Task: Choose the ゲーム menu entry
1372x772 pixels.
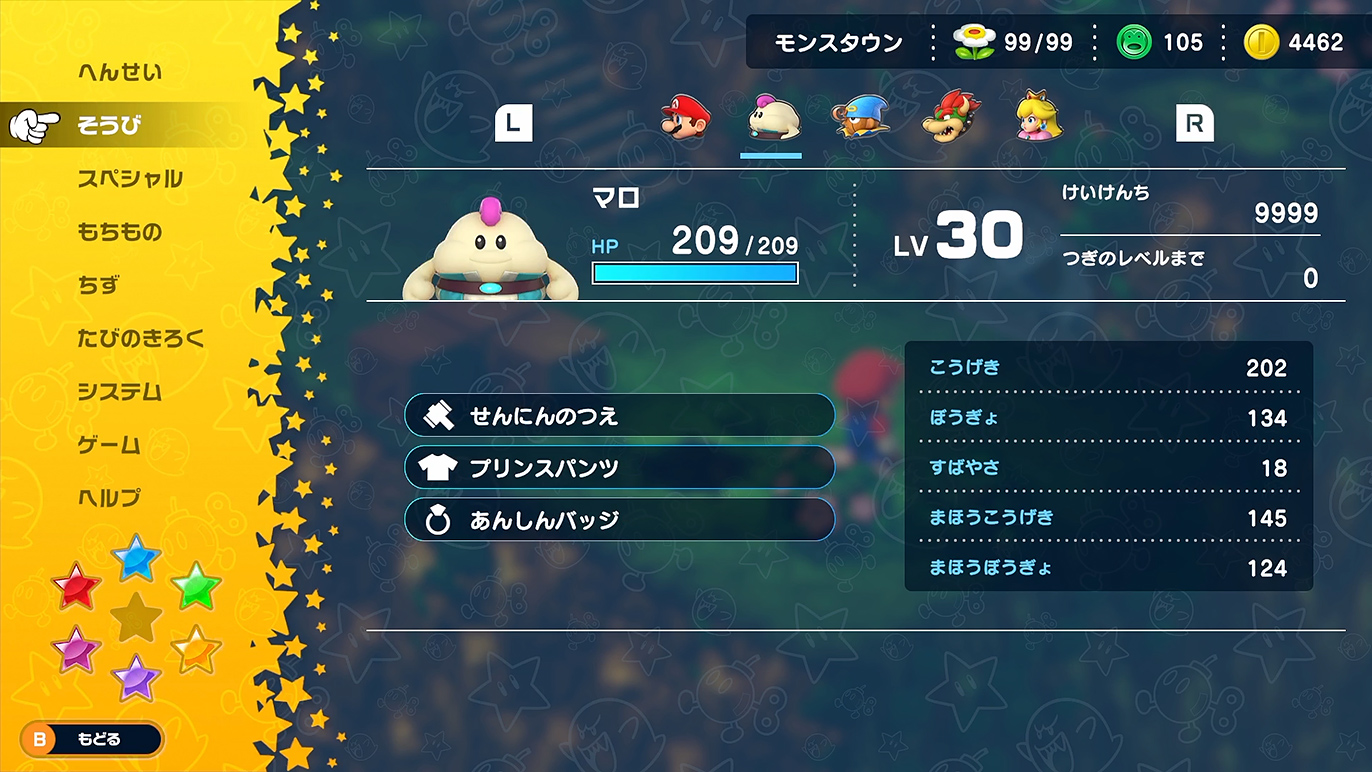Action: [x=109, y=445]
